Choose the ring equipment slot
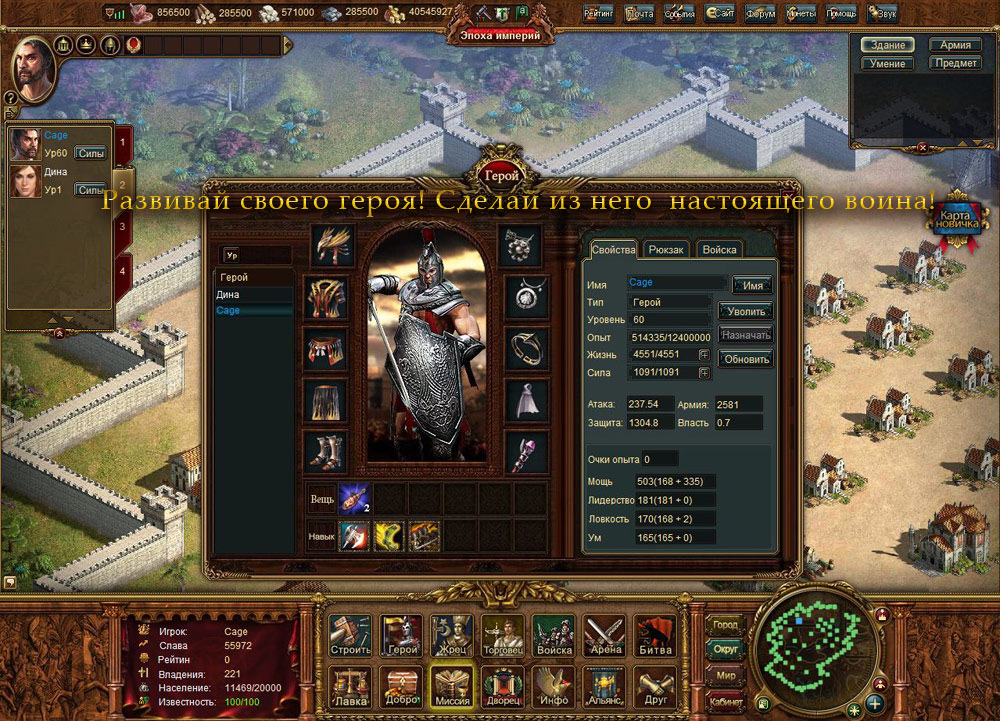The width and height of the screenshot is (1000, 721). coord(526,347)
